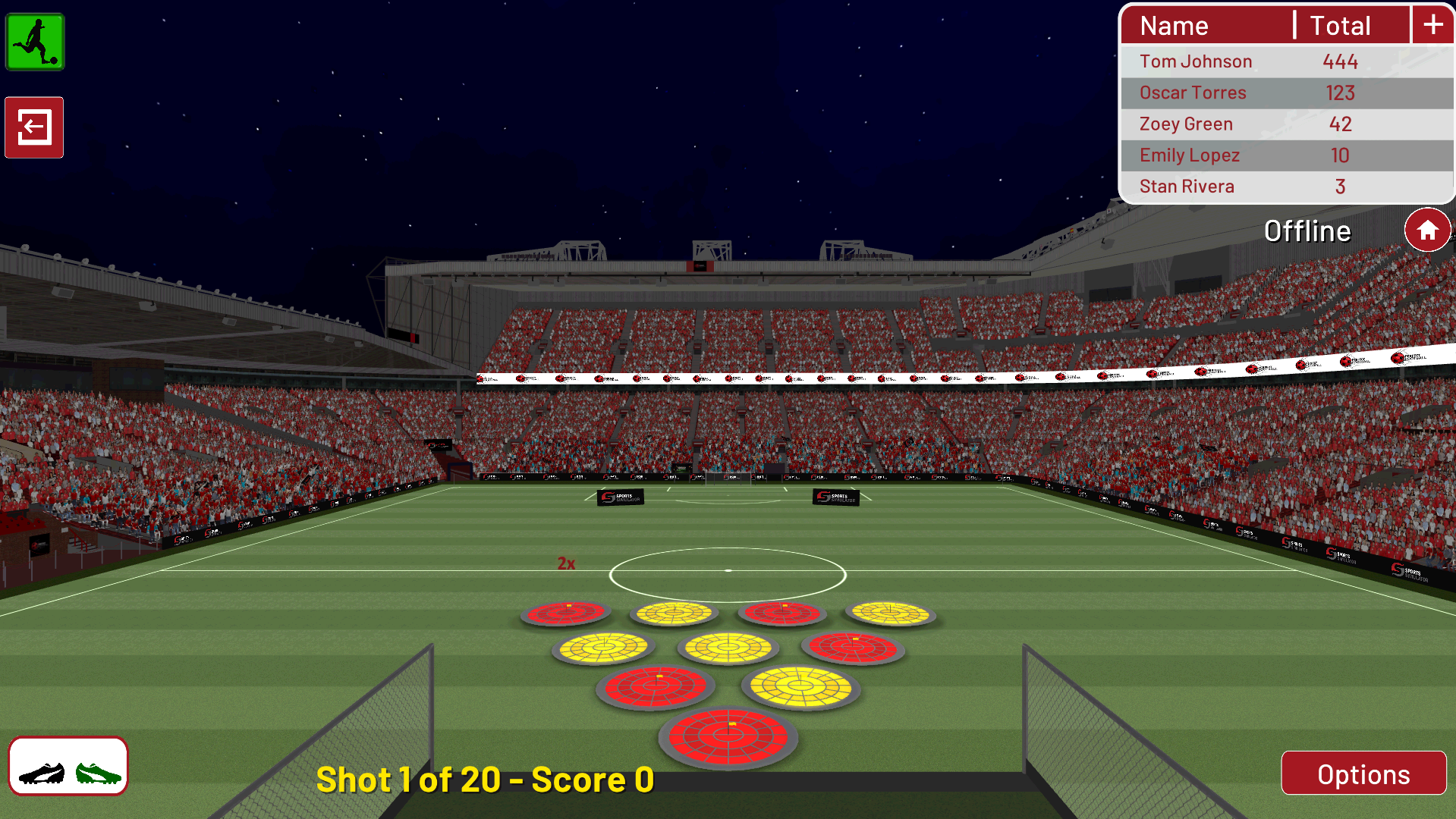1456x819 pixels.
Task: Select Tom Johnson in the leaderboard
Action: coord(1196,61)
